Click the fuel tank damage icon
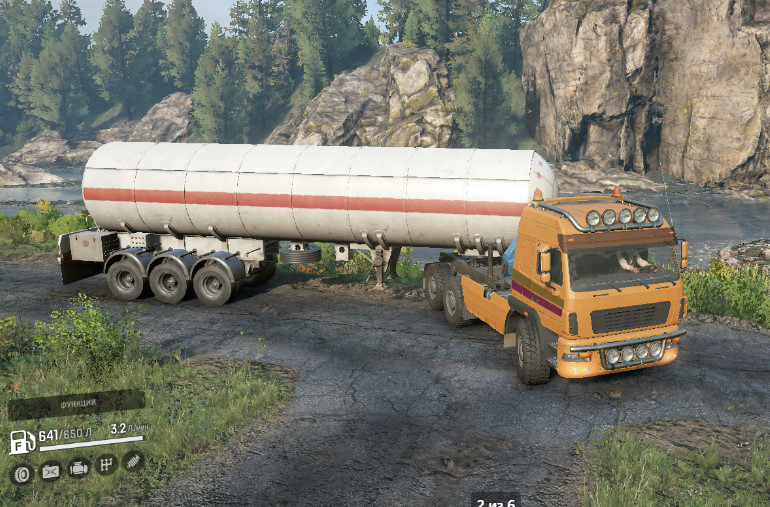Screen dimensions: 770x507 coord(50,471)
